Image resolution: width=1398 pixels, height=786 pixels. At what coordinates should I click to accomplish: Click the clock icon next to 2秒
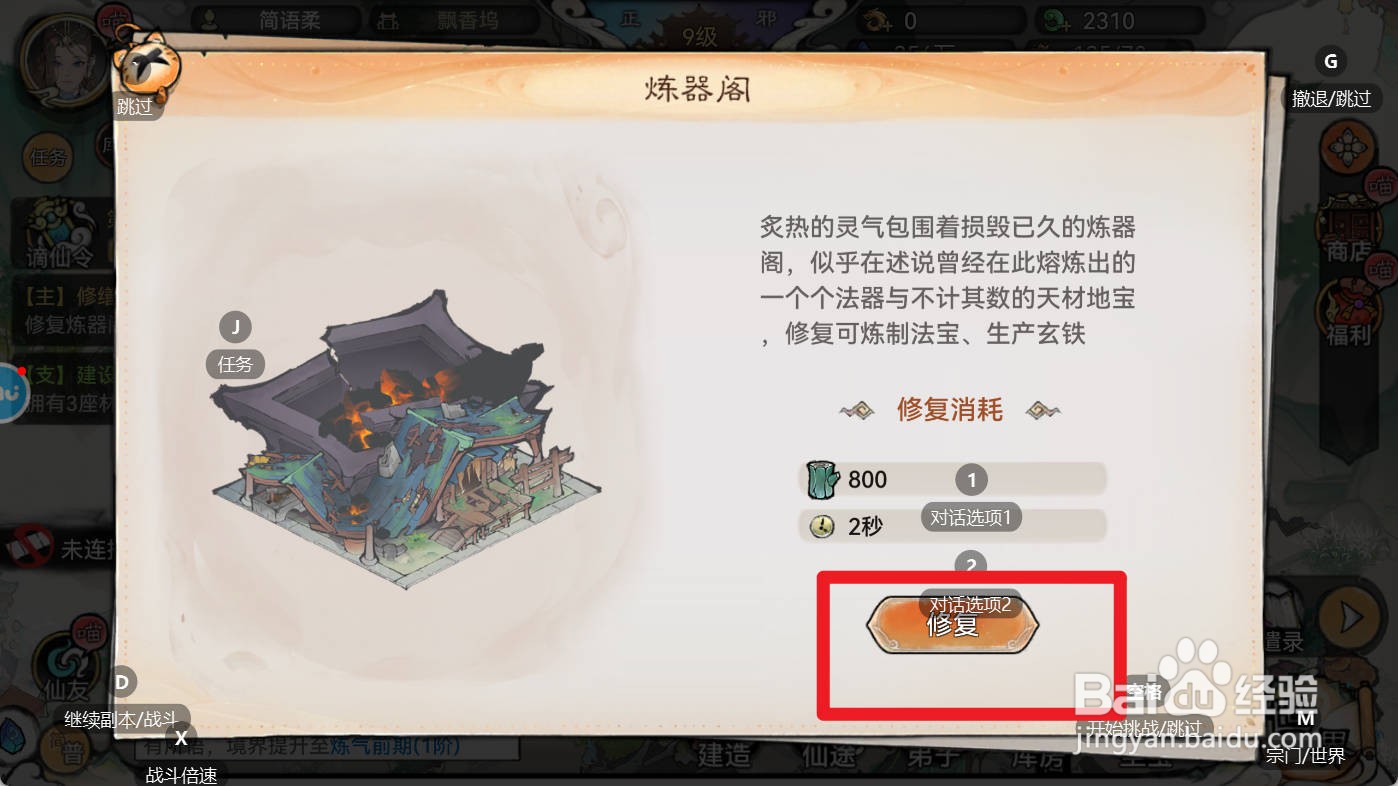821,526
